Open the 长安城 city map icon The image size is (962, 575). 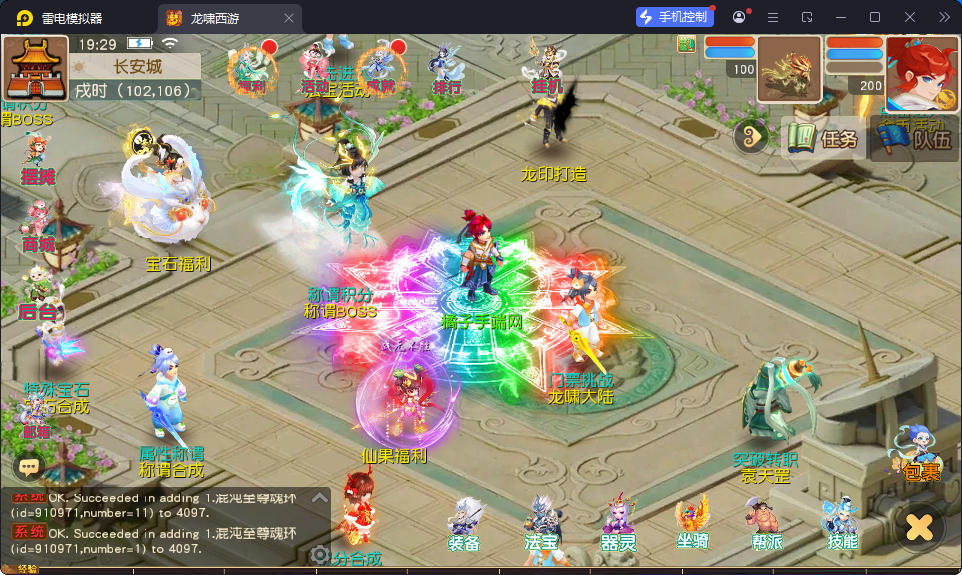pyautogui.click(x=36, y=68)
